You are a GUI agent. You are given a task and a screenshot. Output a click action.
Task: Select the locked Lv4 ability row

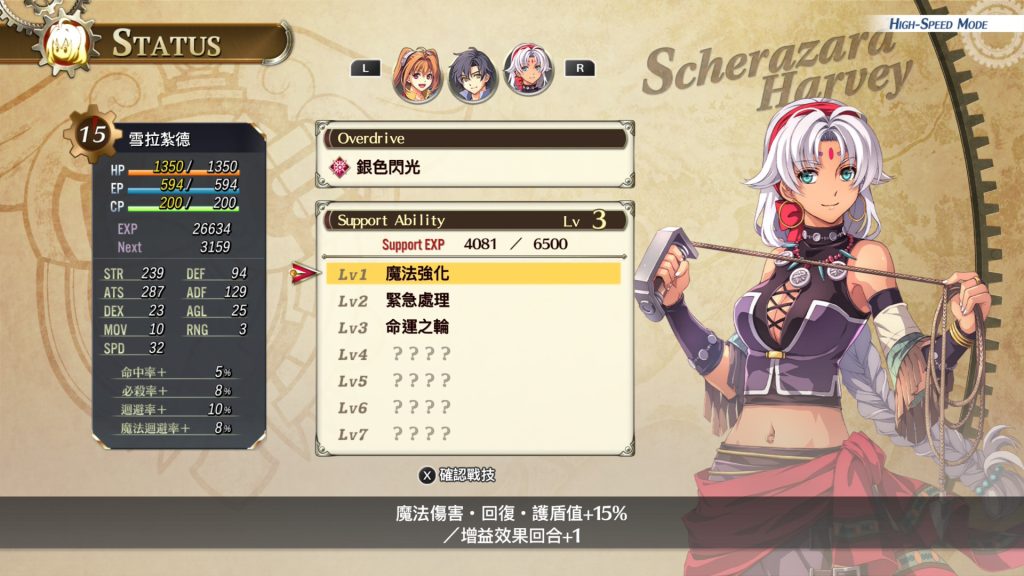(x=473, y=354)
